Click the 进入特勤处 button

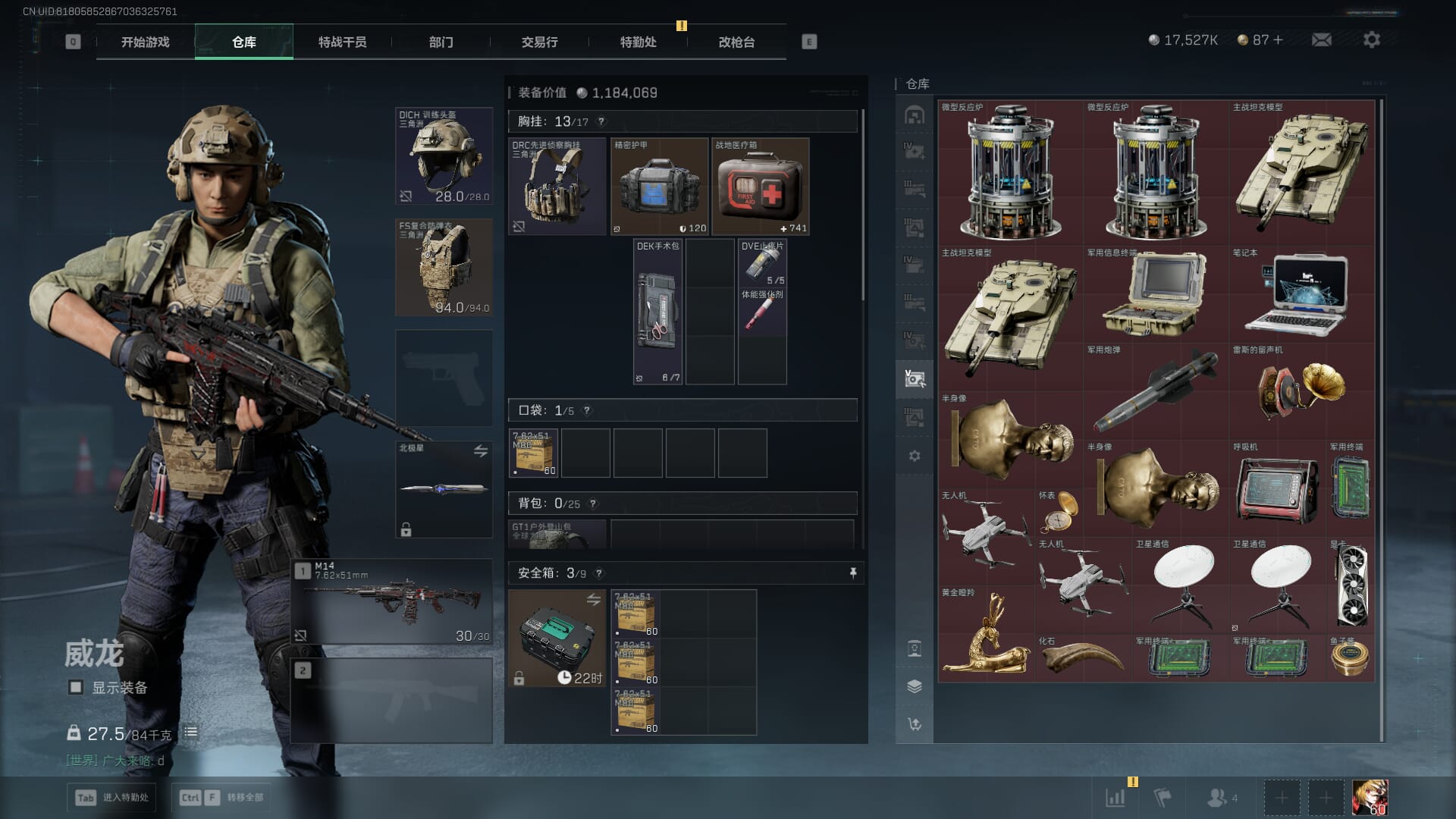112,797
